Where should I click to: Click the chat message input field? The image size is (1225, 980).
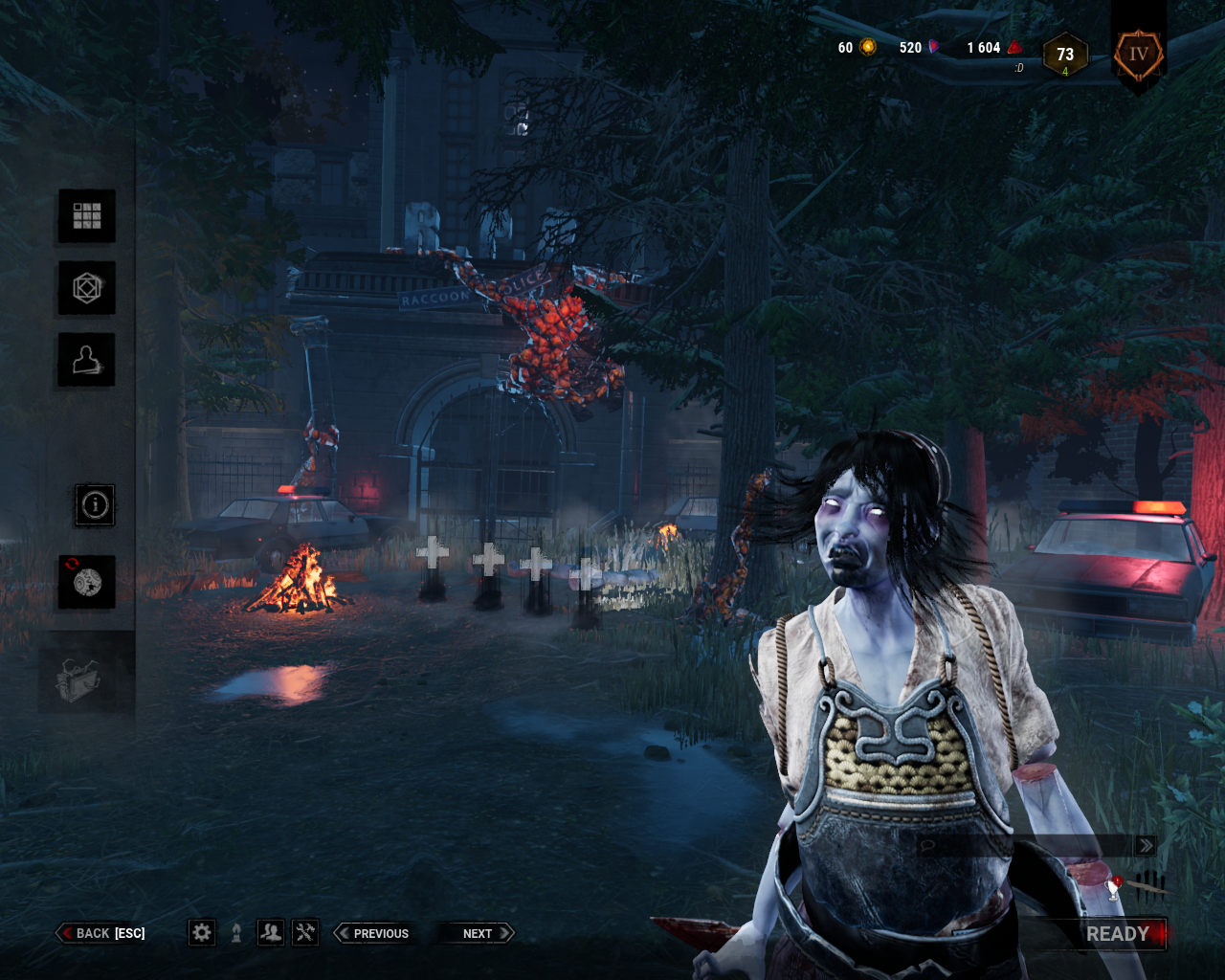click(1014, 845)
